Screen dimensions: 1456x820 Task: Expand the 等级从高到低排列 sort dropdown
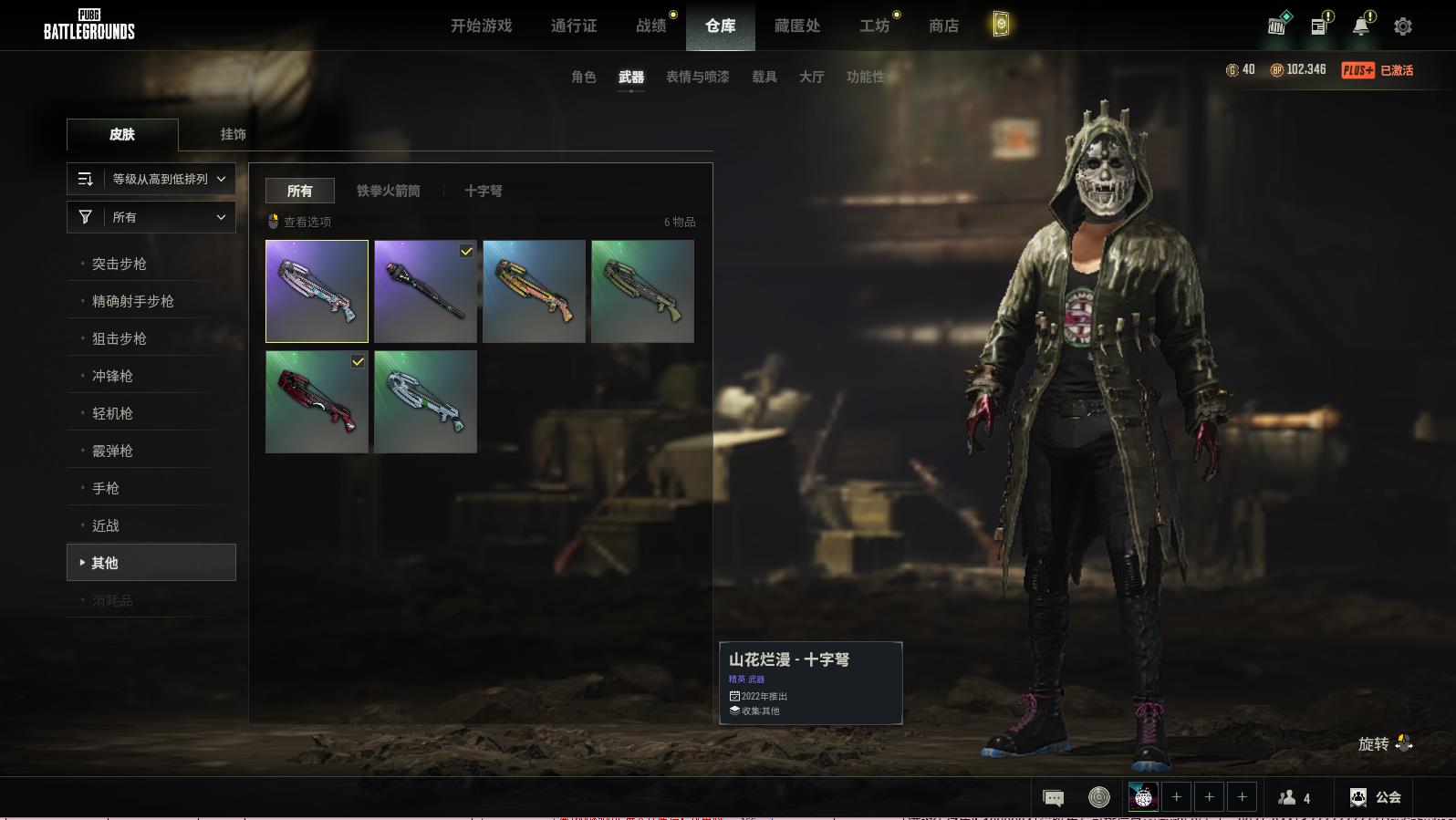tap(151, 179)
